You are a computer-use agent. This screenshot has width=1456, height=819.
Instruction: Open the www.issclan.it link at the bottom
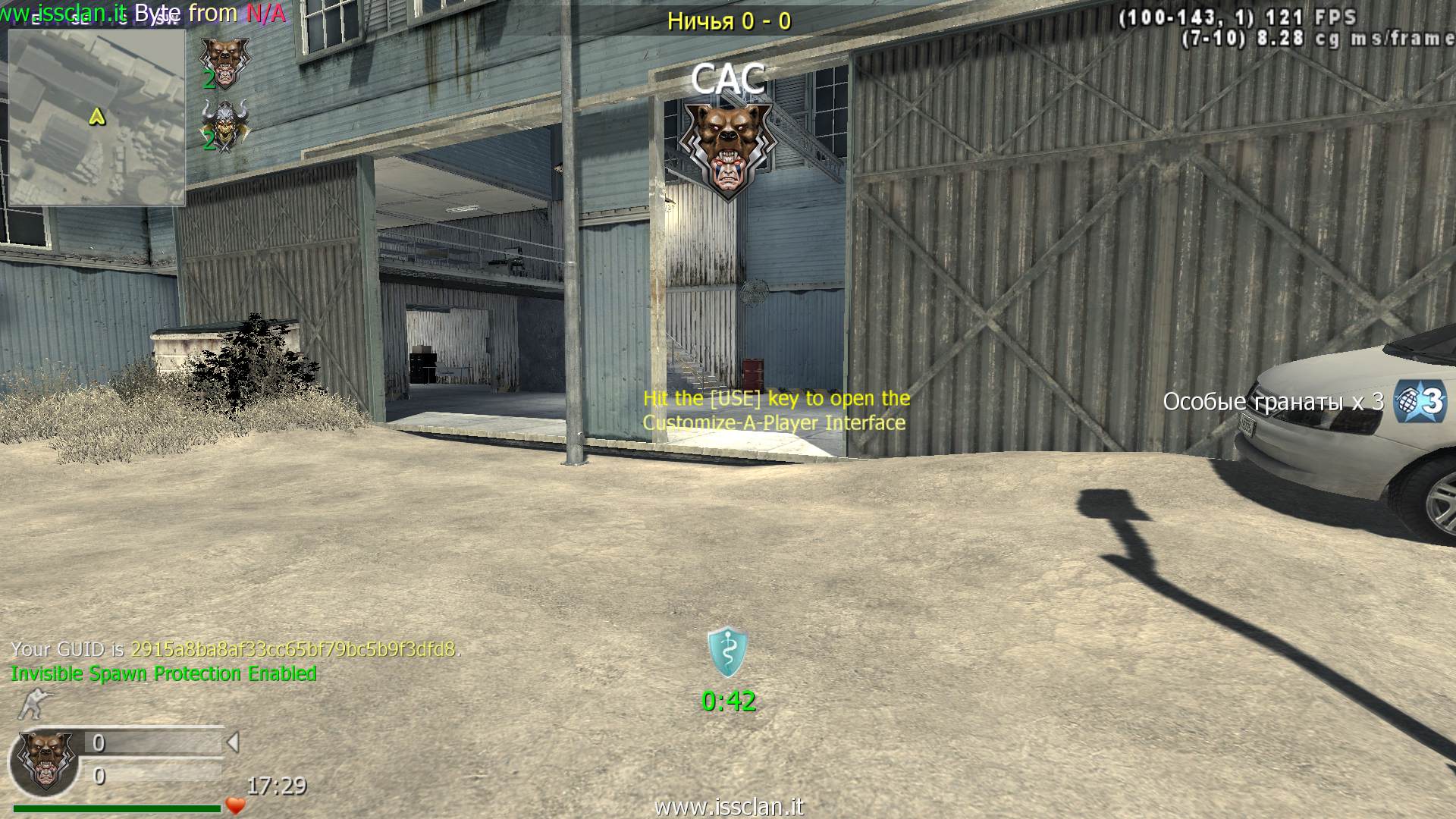(x=728, y=807)
